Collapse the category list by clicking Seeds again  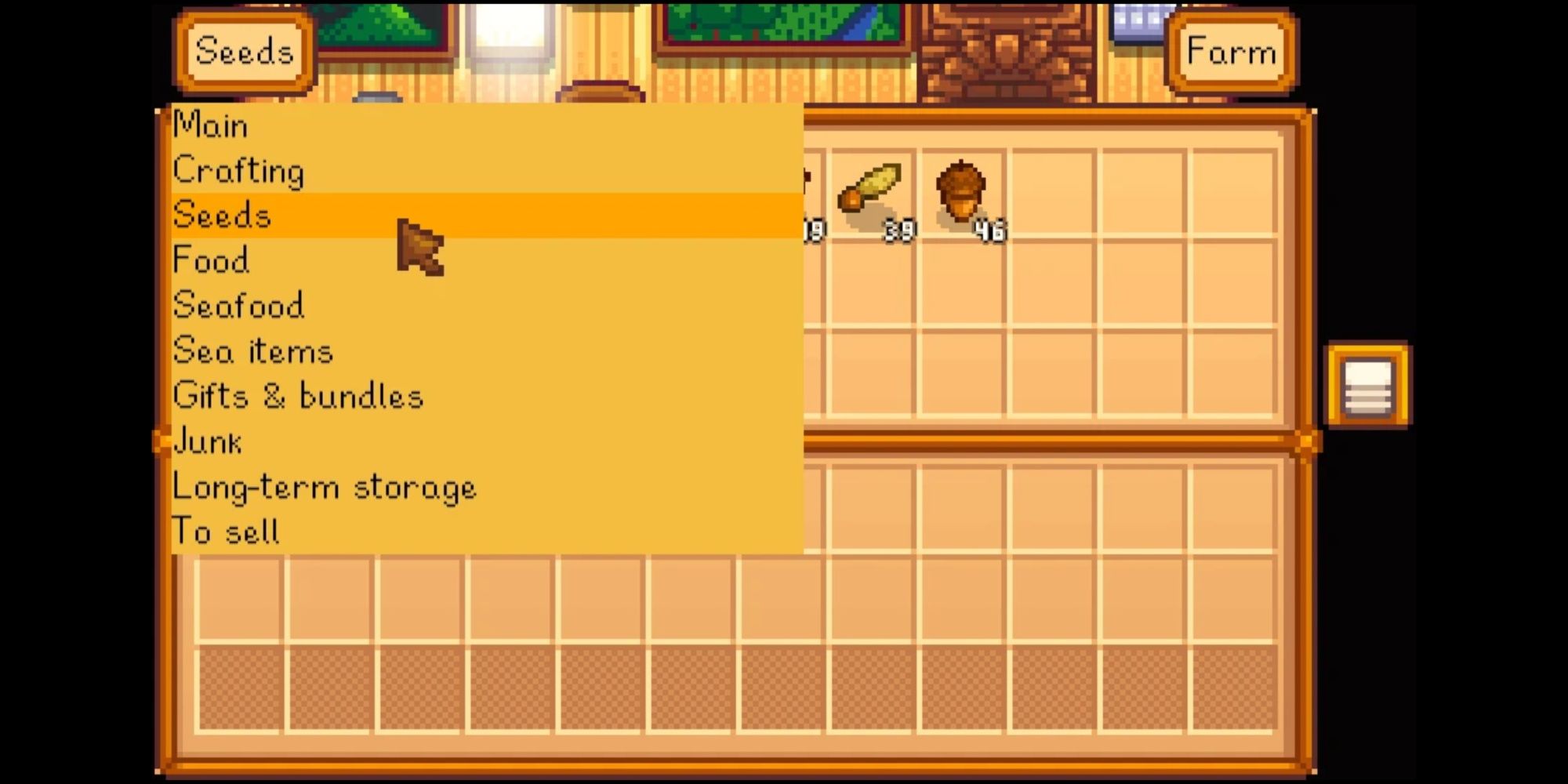245,53
